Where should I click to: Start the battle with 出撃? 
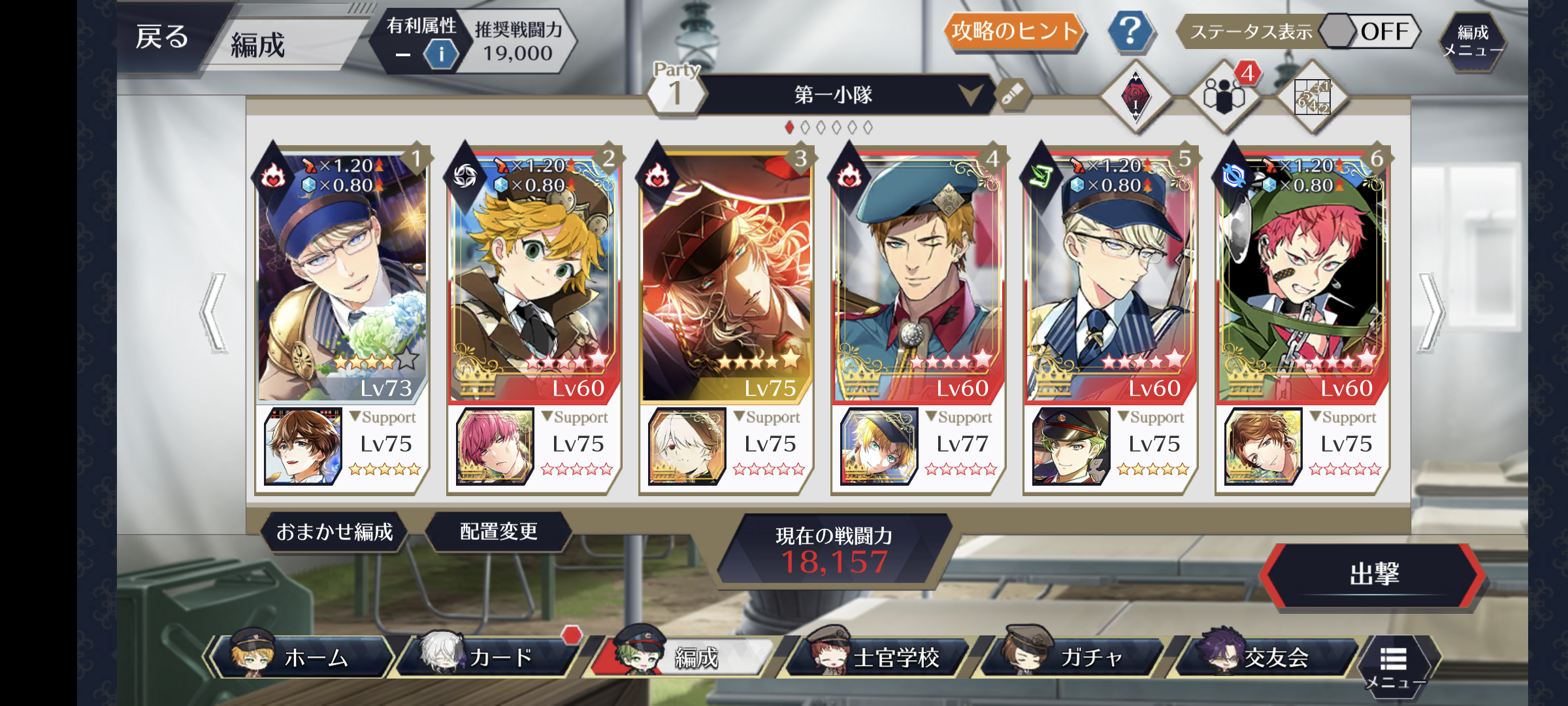pos(1373,575)
